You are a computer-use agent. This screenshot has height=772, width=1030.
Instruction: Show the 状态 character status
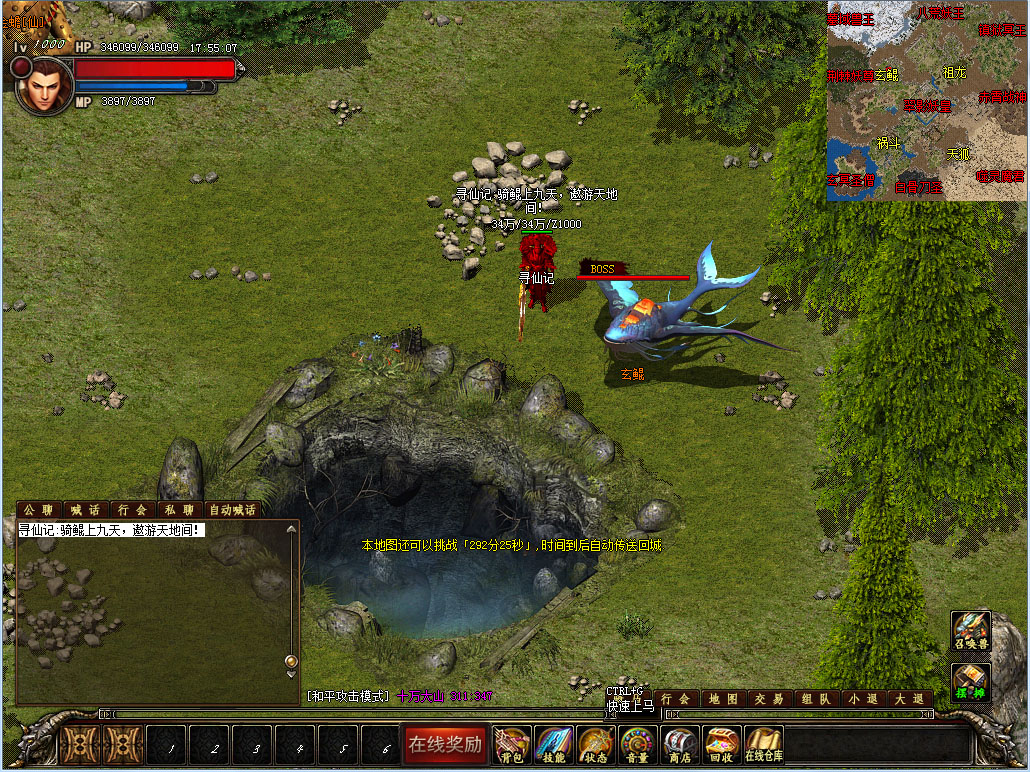tap(596, 744)
